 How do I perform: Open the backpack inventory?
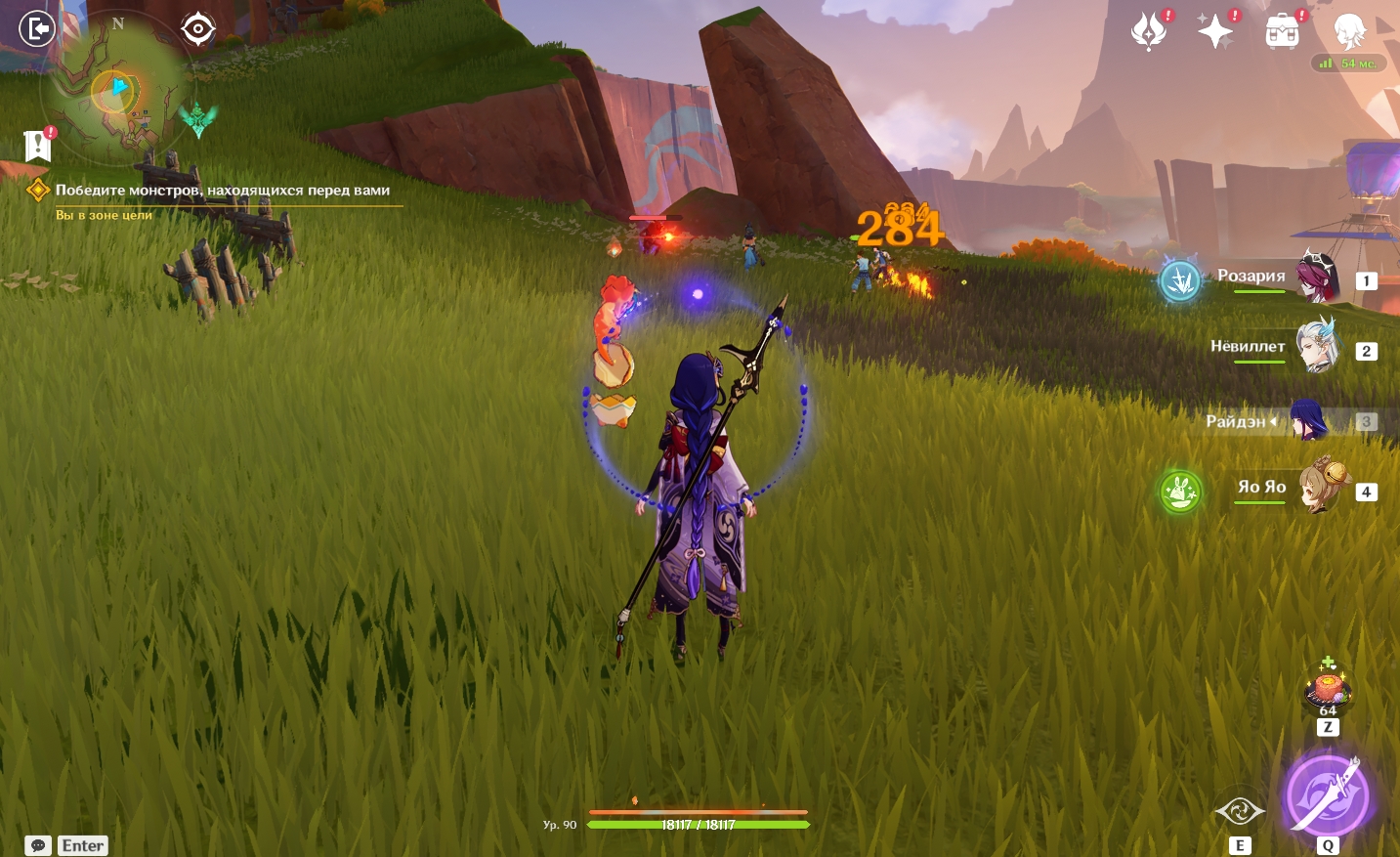pyautogui.click(x=1282, y=32)
